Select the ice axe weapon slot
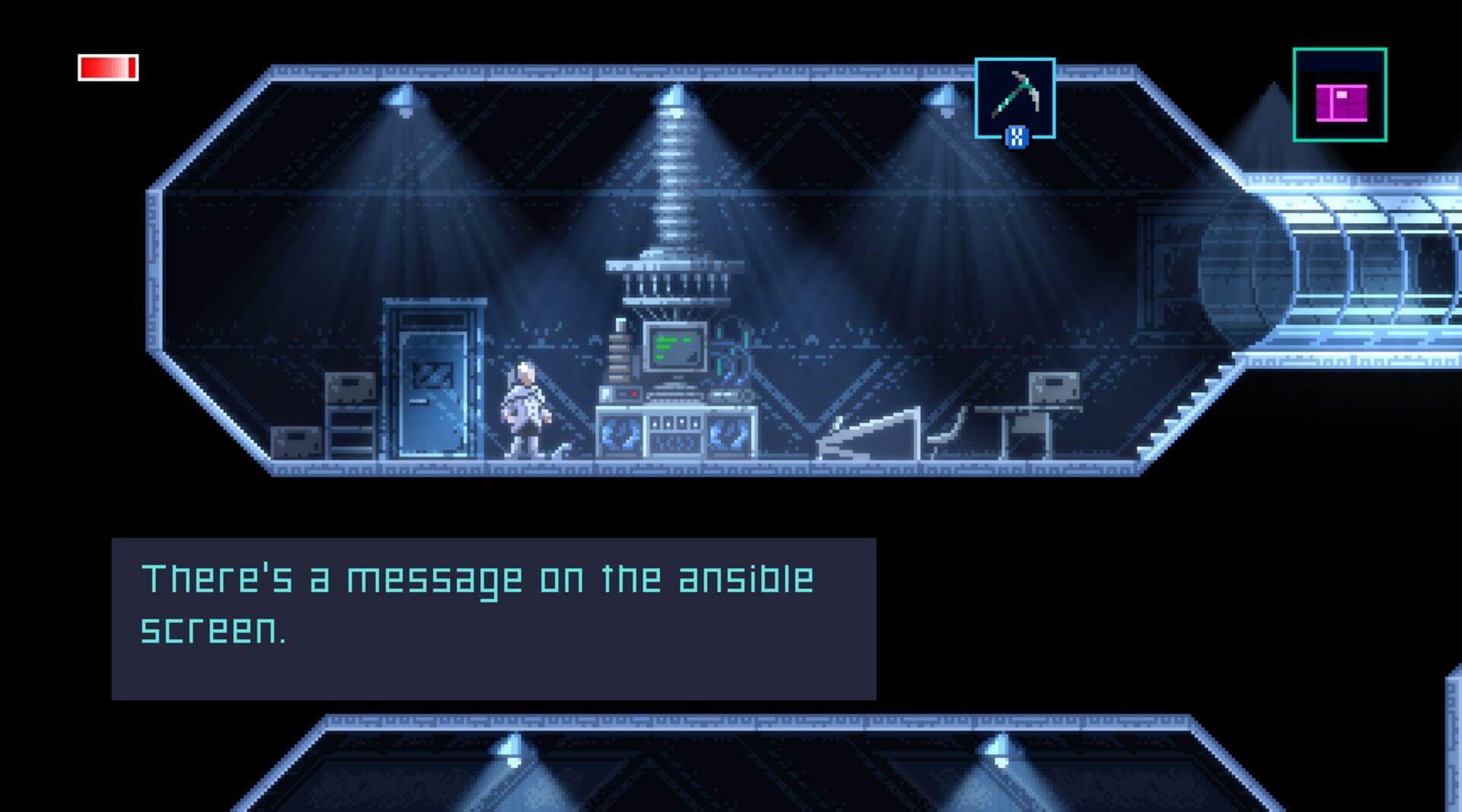Image resolution: width=1462 pixels, height=812 pixels. click(x=1014, y=97)
